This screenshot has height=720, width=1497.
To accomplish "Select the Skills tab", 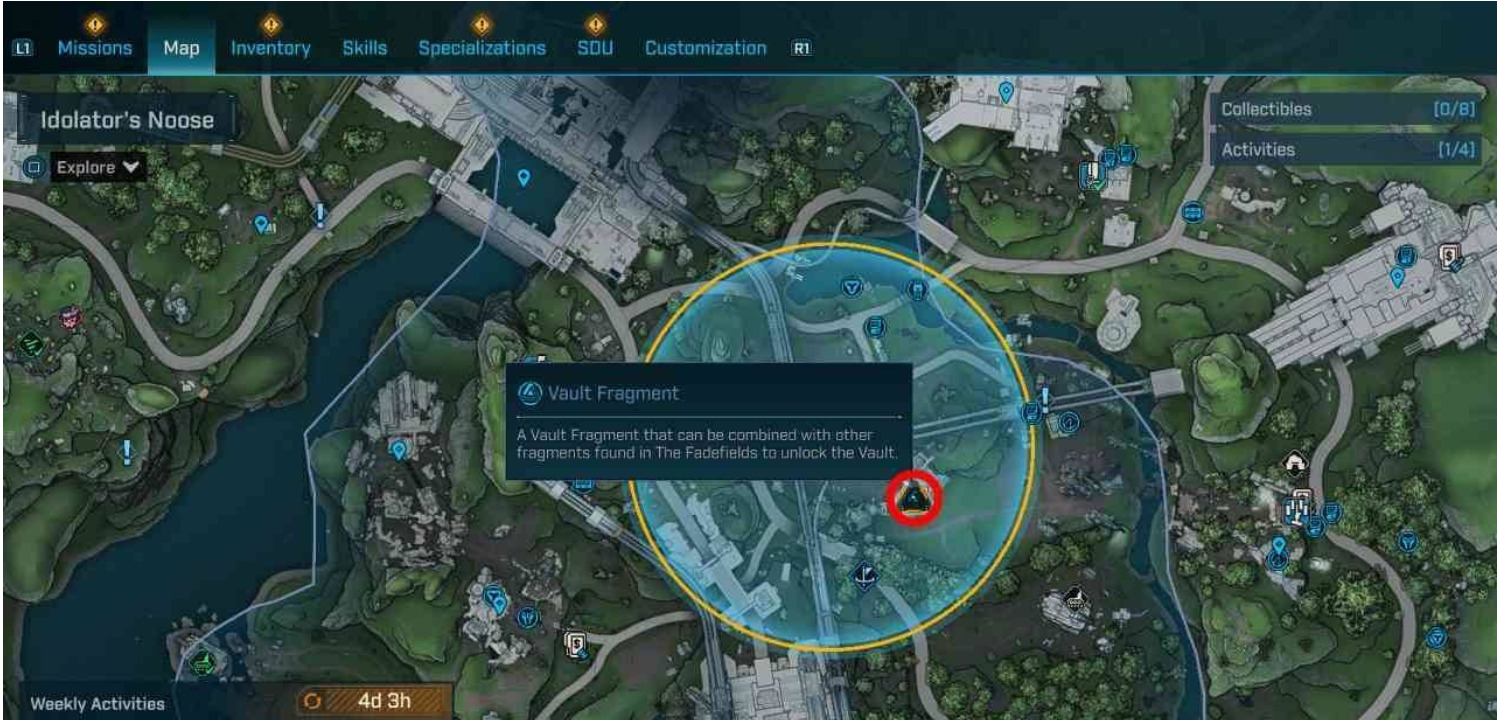I will tap(364, 48).
